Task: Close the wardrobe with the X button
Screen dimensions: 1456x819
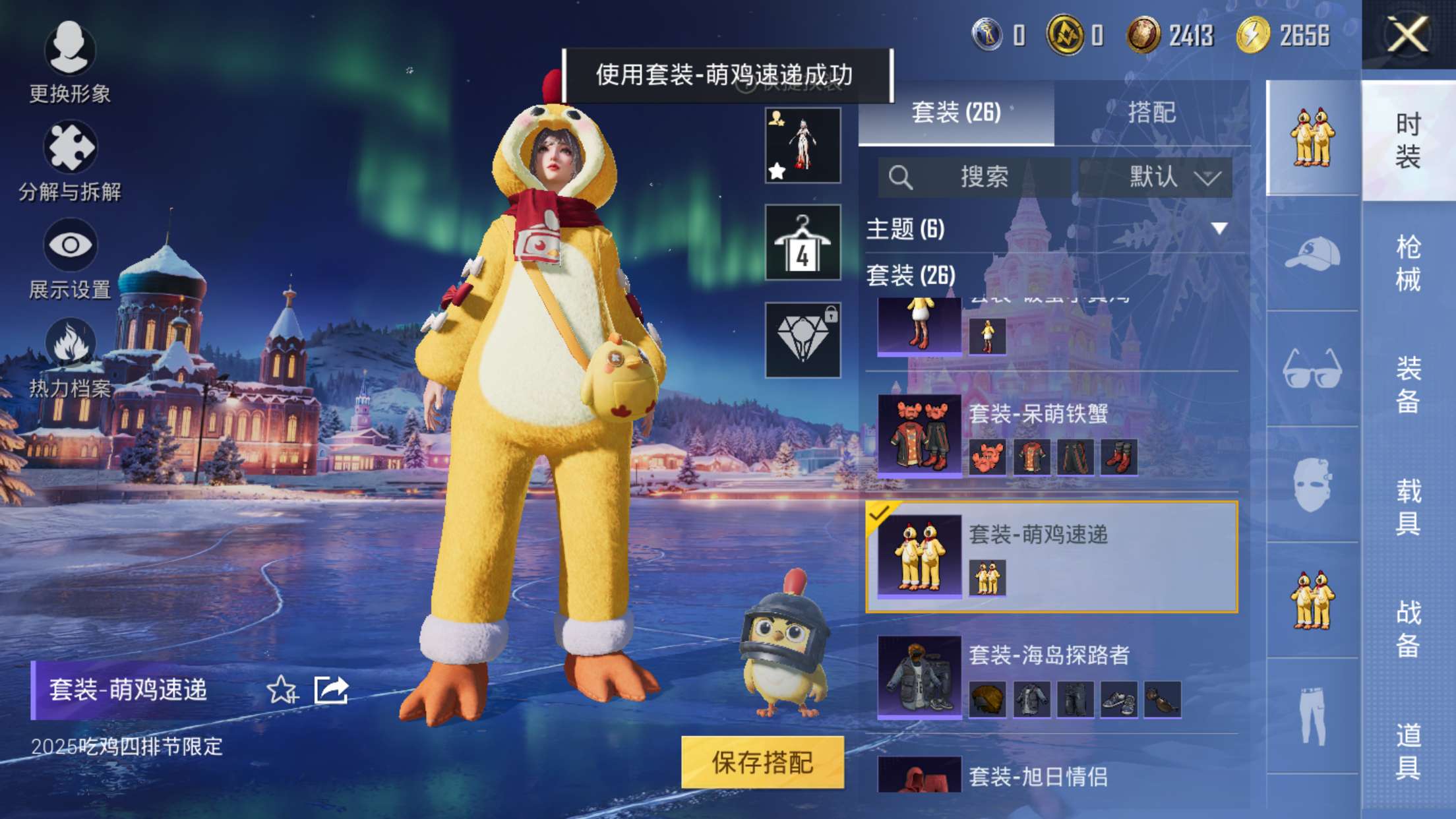Action: click(1408, 34)
